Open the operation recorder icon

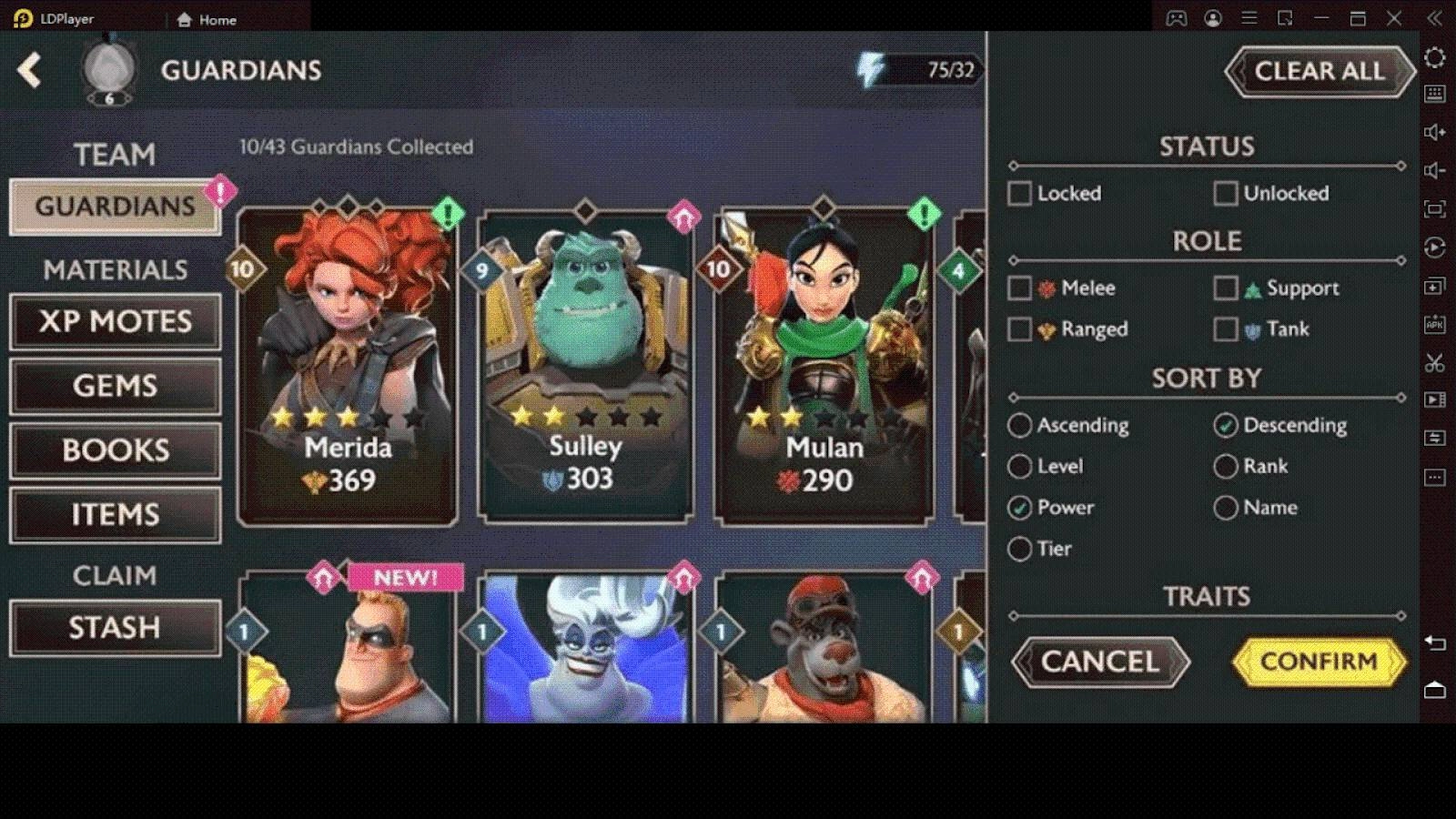(x=1436, y=246)
